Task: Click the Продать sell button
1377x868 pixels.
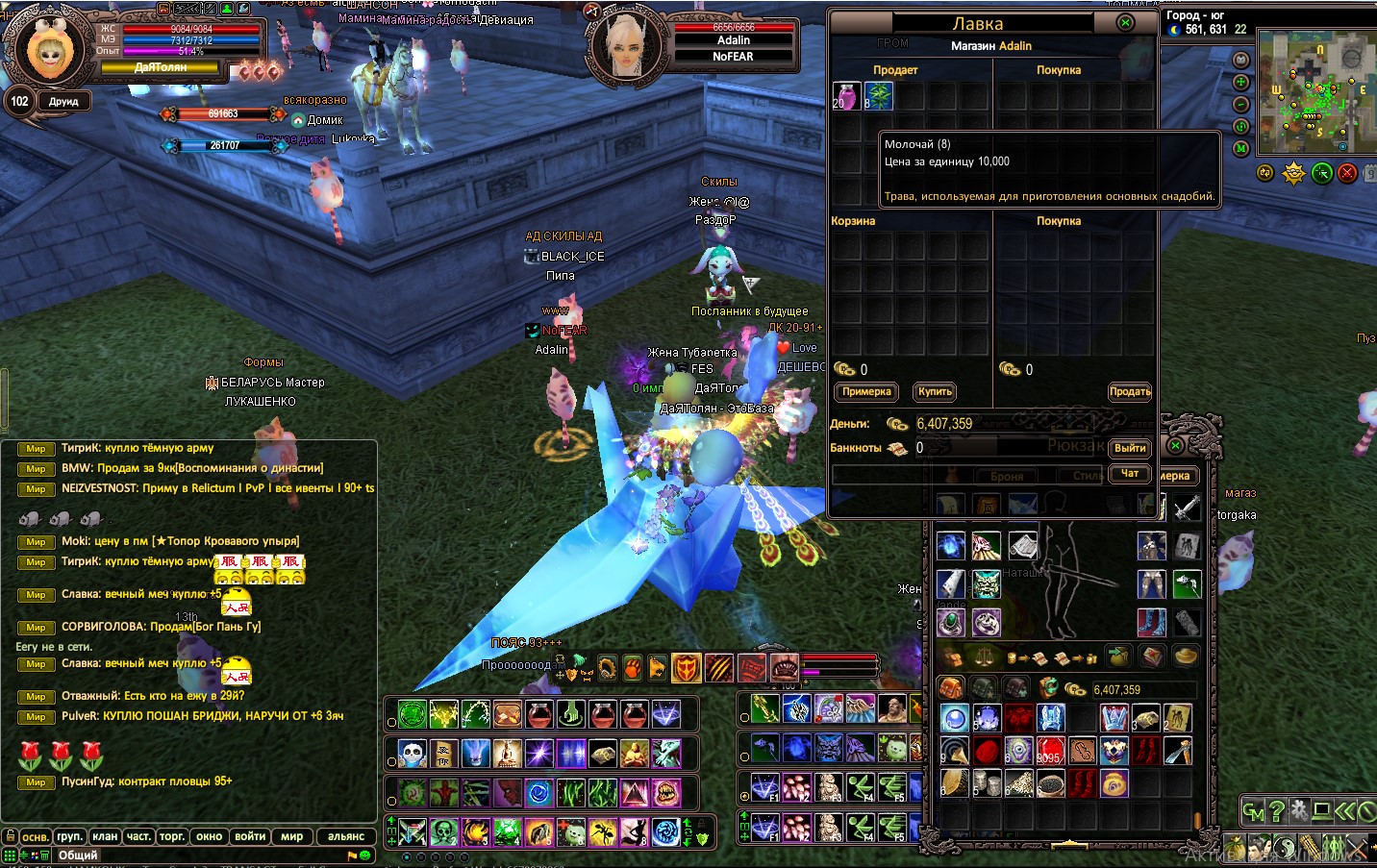Action: [x=1130, y=392]
